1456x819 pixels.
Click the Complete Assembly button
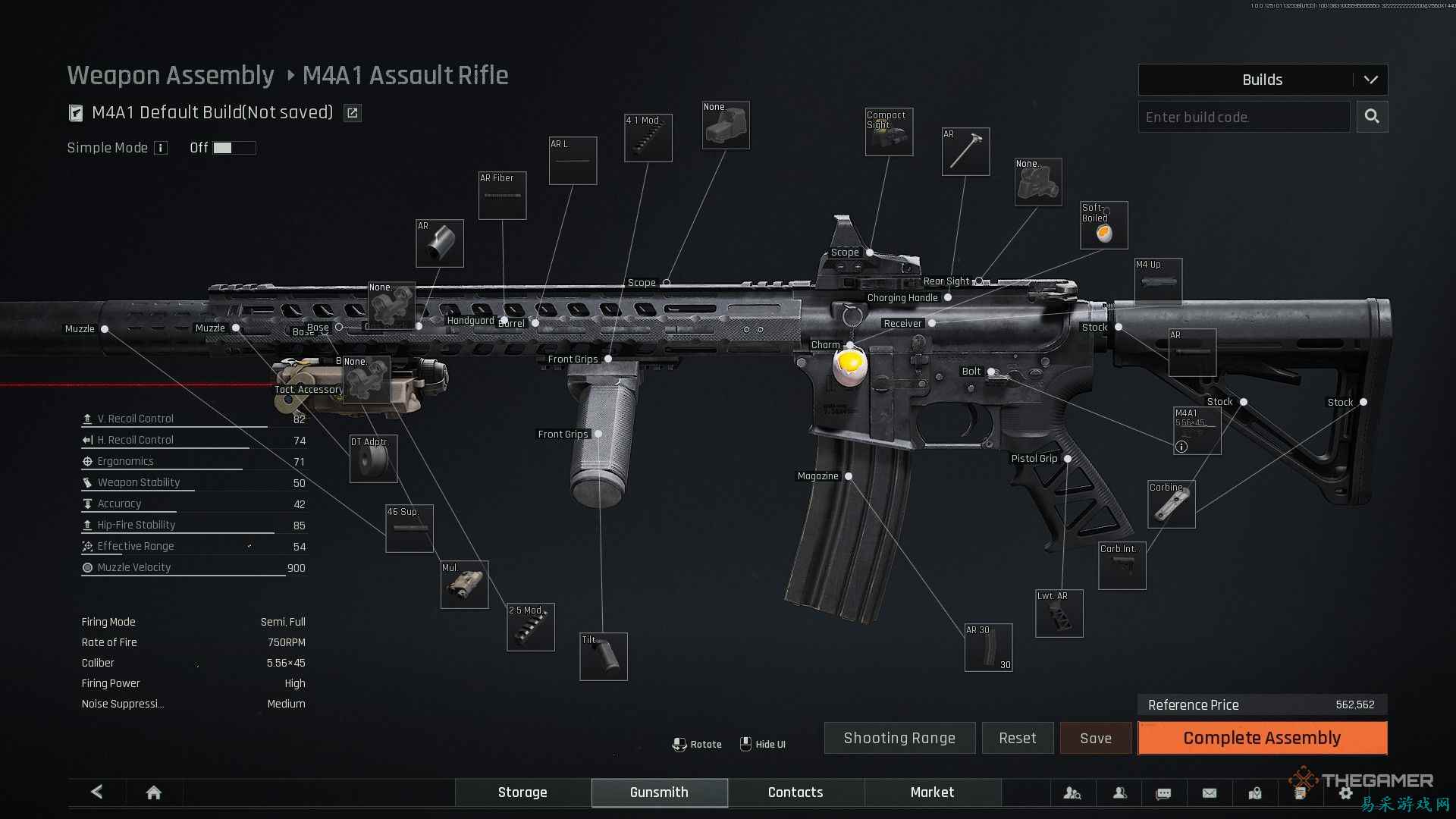tap(1262, 738)
